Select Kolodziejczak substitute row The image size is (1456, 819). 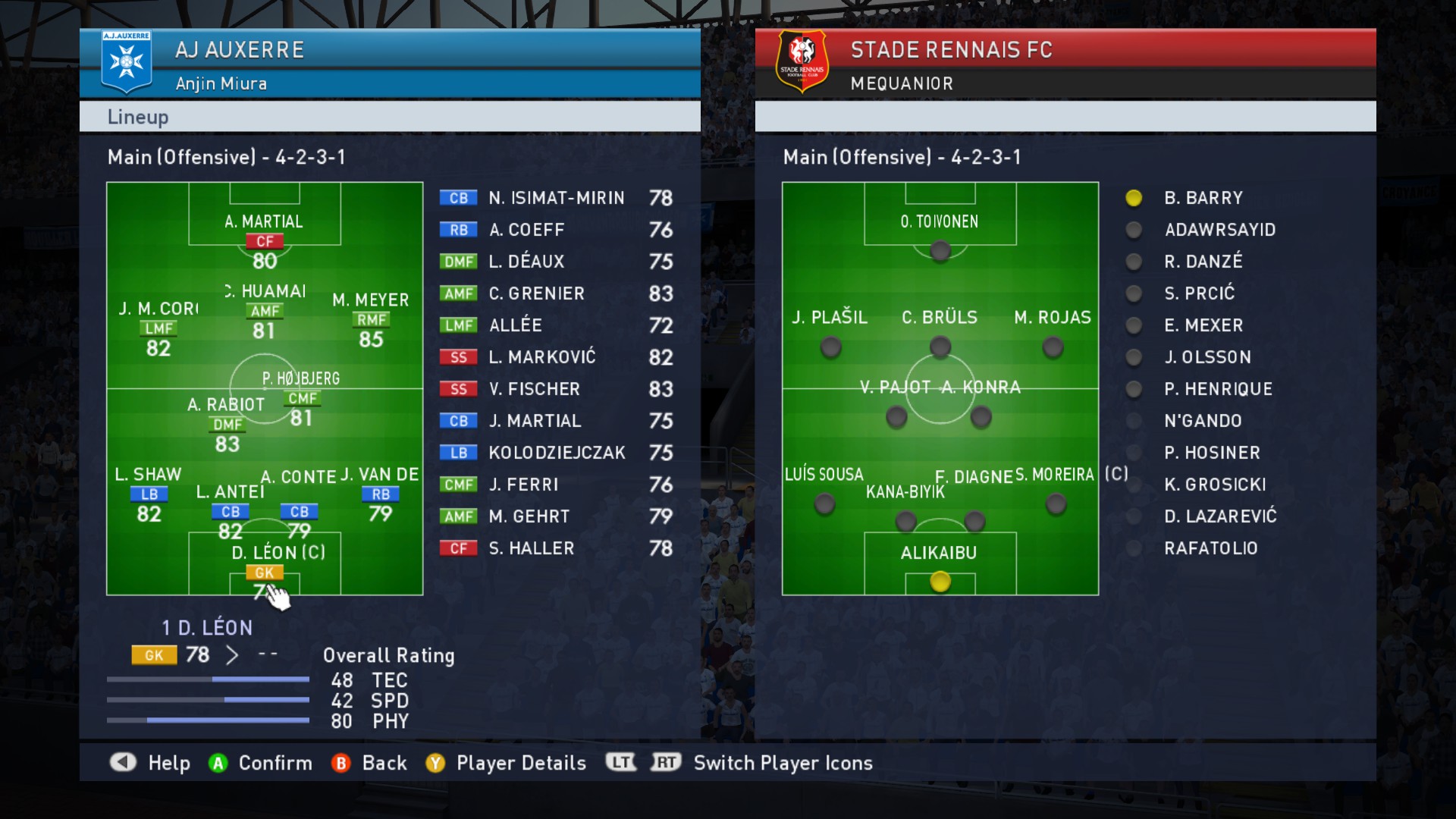coord(556,453)
